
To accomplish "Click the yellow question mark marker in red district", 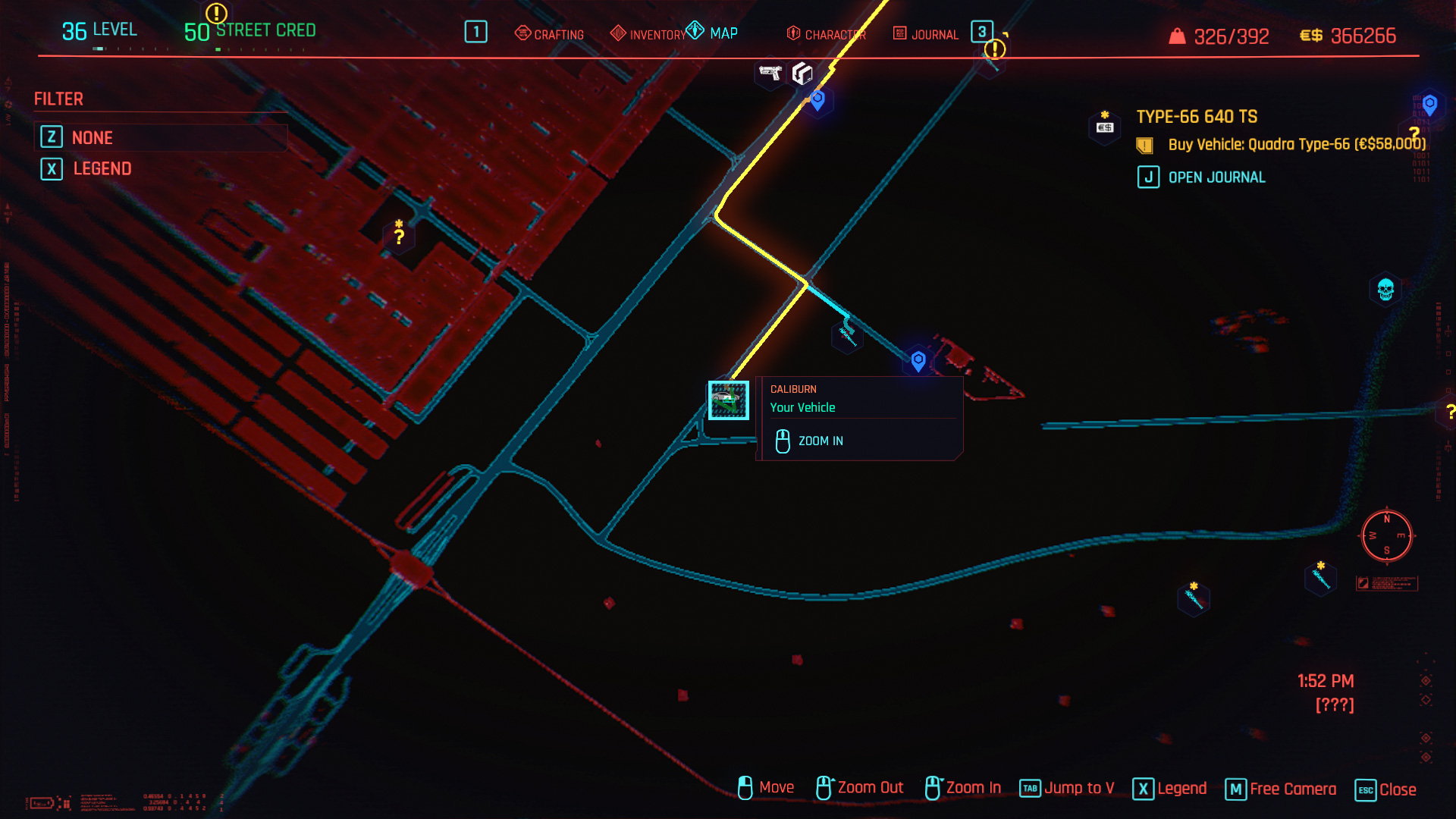I will pos(399,236).
